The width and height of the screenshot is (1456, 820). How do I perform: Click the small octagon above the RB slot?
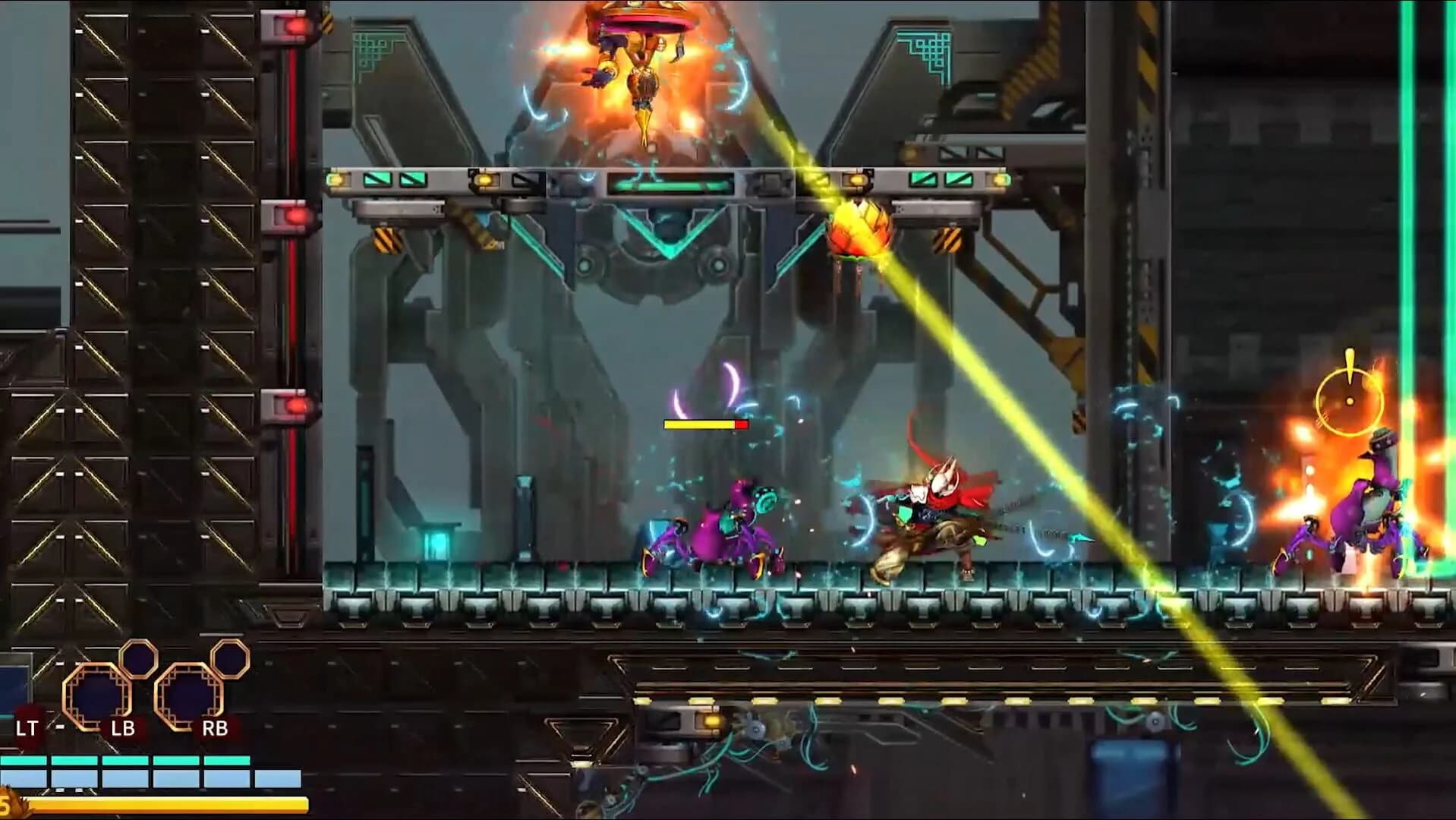(x=228, y=660)
